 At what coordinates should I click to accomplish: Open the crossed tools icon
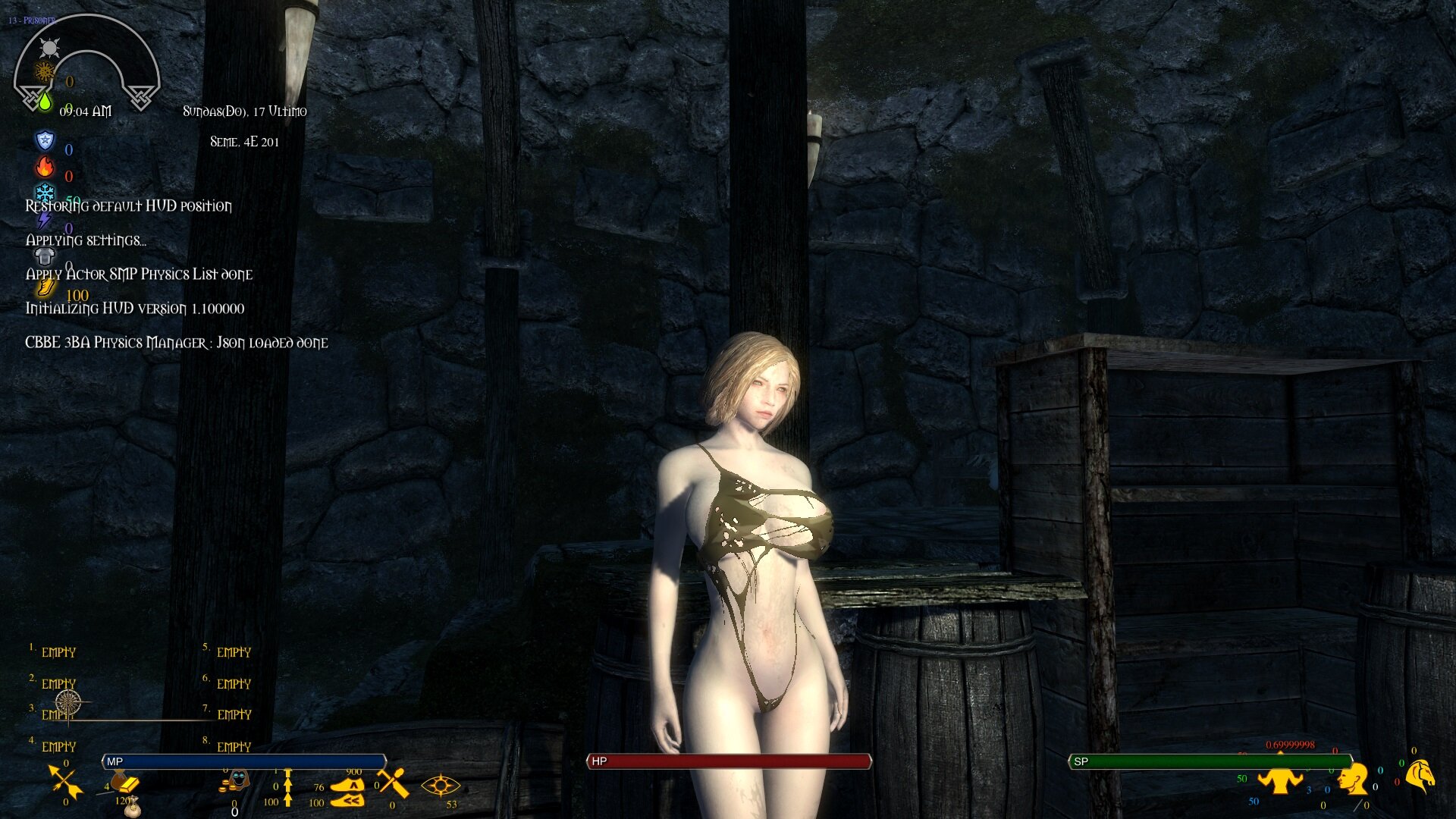(x=393, y=783)
